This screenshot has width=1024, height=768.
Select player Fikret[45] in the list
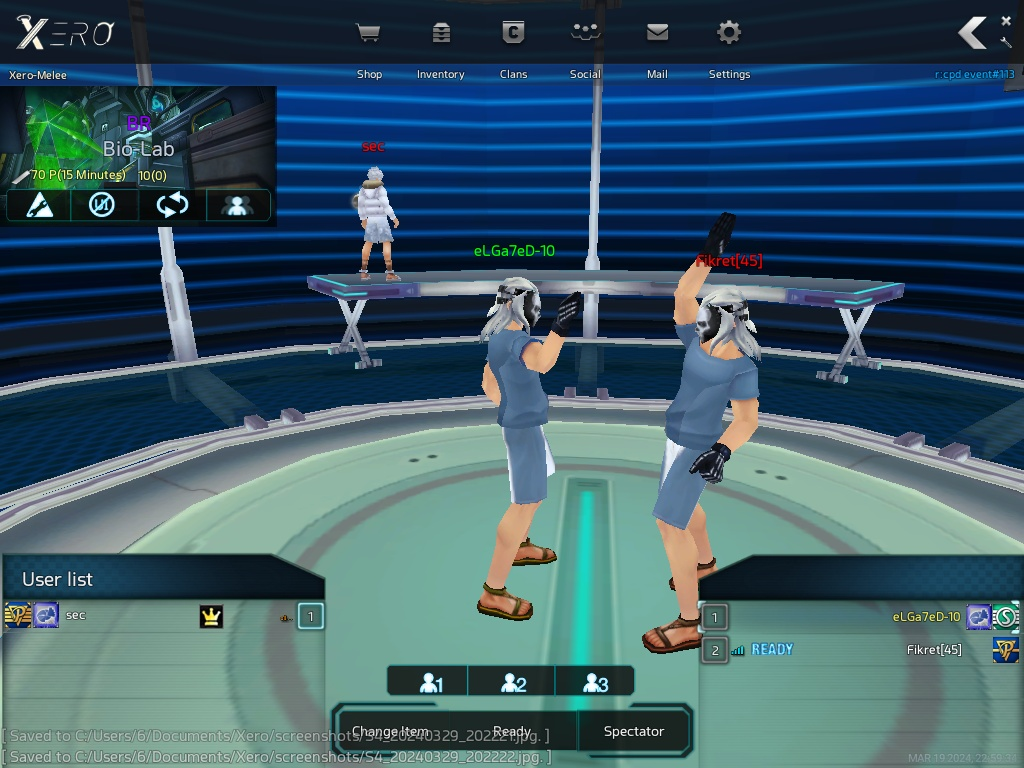[933, 650]
